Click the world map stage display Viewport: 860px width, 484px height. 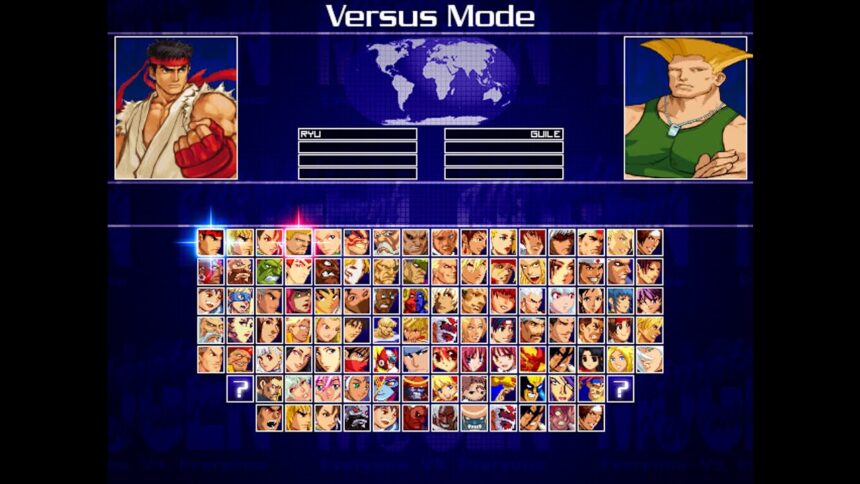(431, 78)
